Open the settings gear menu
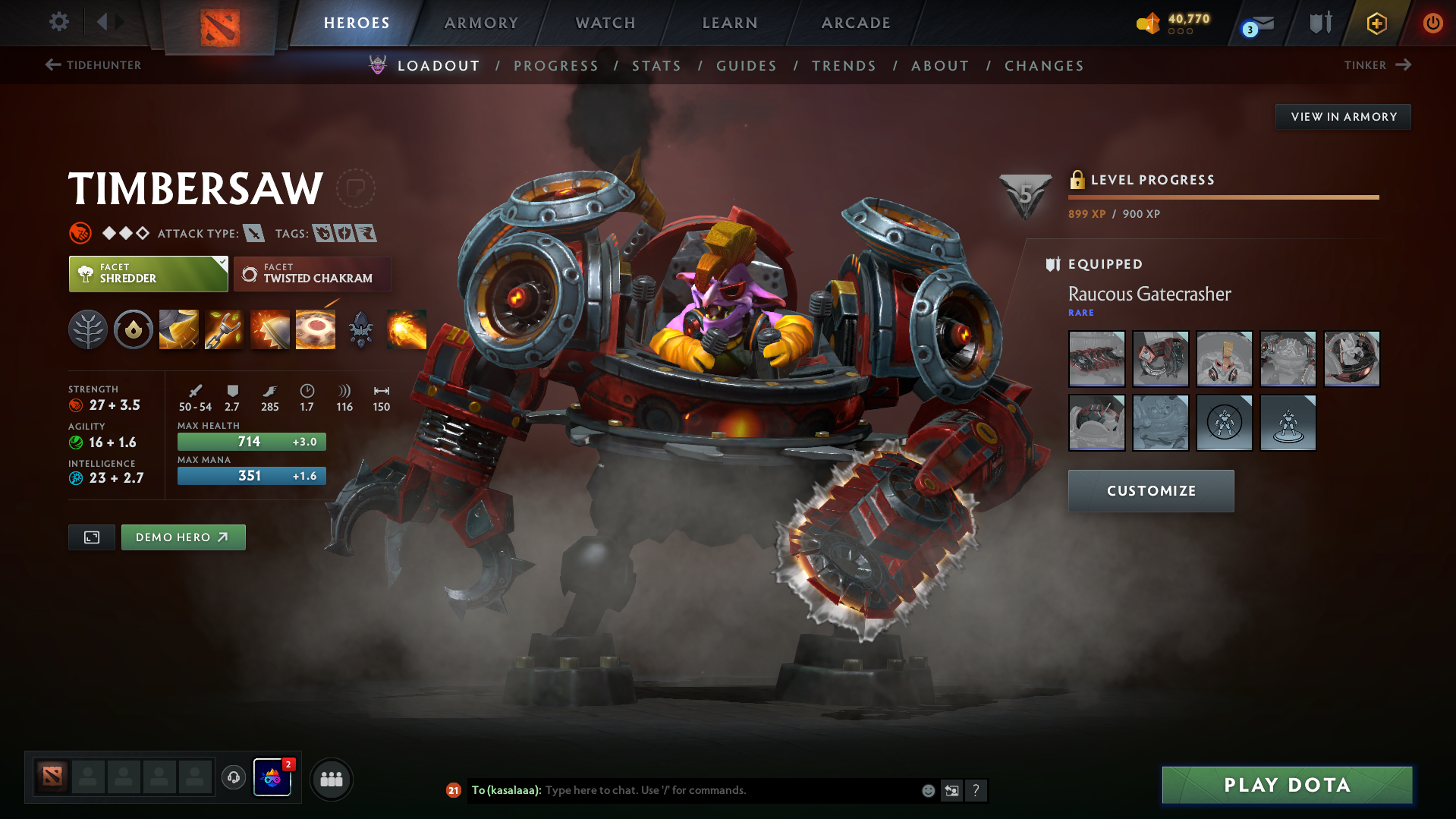The image size is (1456, 819). coord(58,22)
